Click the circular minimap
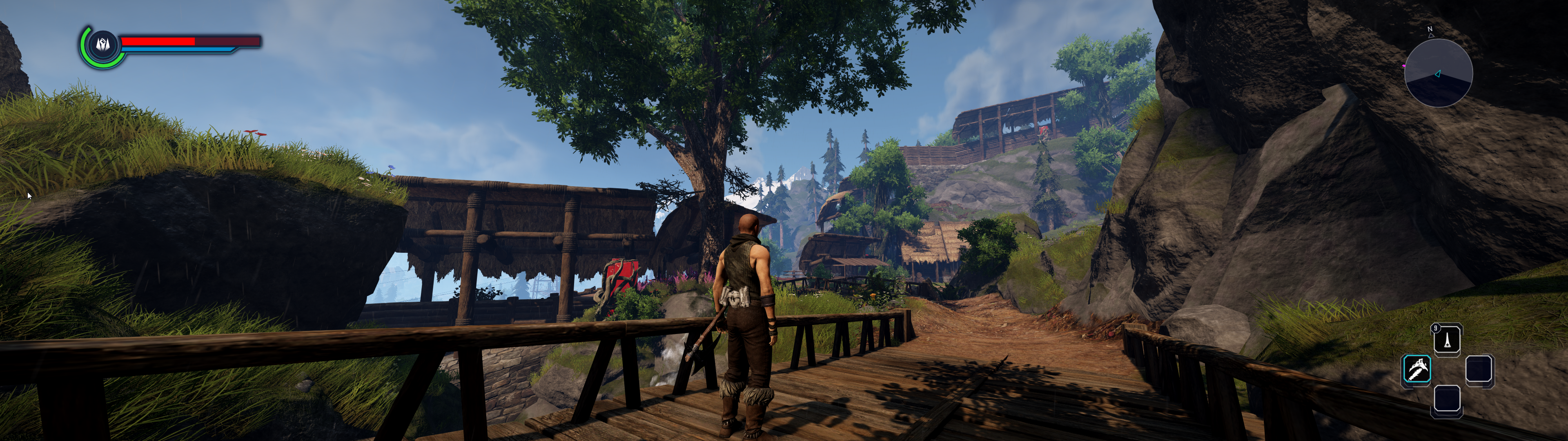Image resolution: width=1568 pixels, height=441 pixels. [x=1438, y=73]
